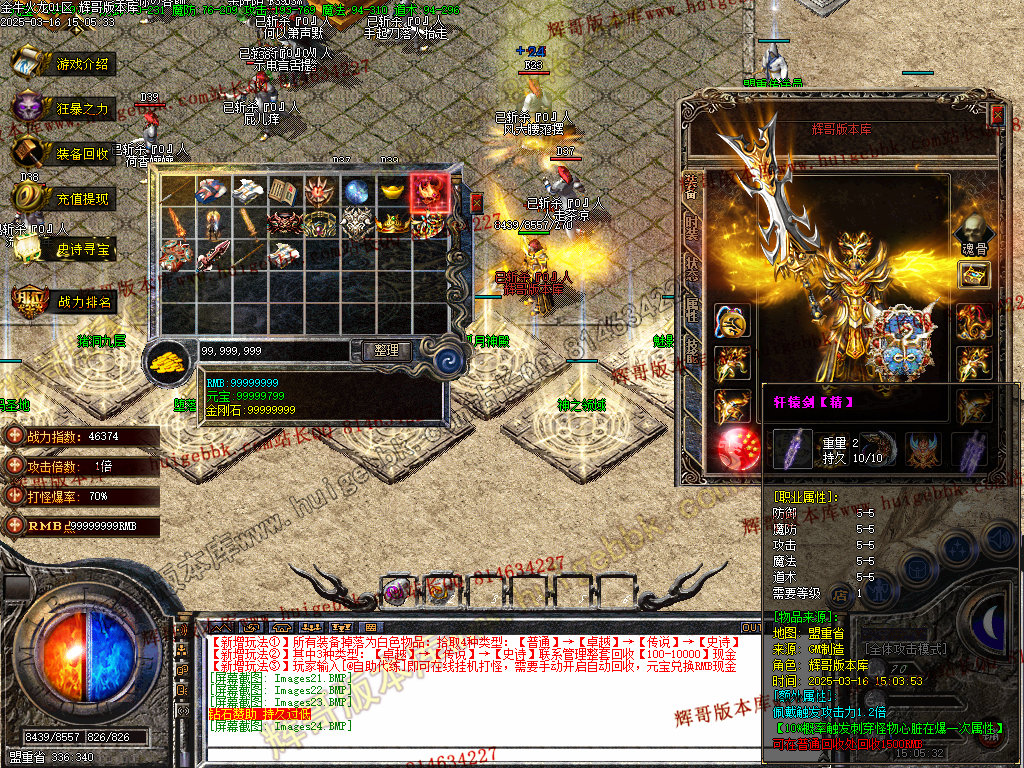Screen dimensions: 1024x768
Task: Switch to the 时装 fashion tab
Action: tap(691, 226)
